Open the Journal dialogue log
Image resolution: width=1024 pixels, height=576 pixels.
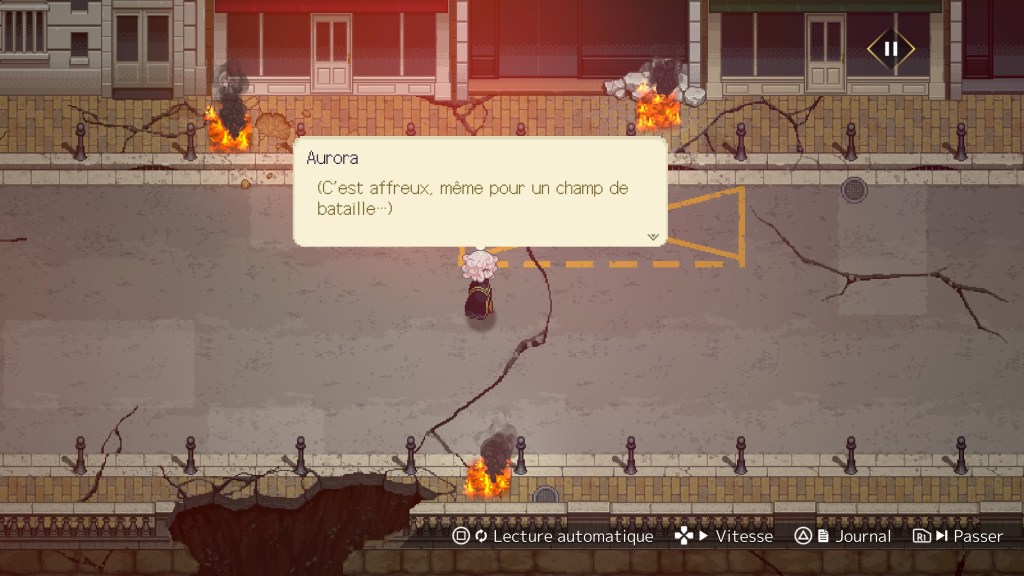(842, 536)
